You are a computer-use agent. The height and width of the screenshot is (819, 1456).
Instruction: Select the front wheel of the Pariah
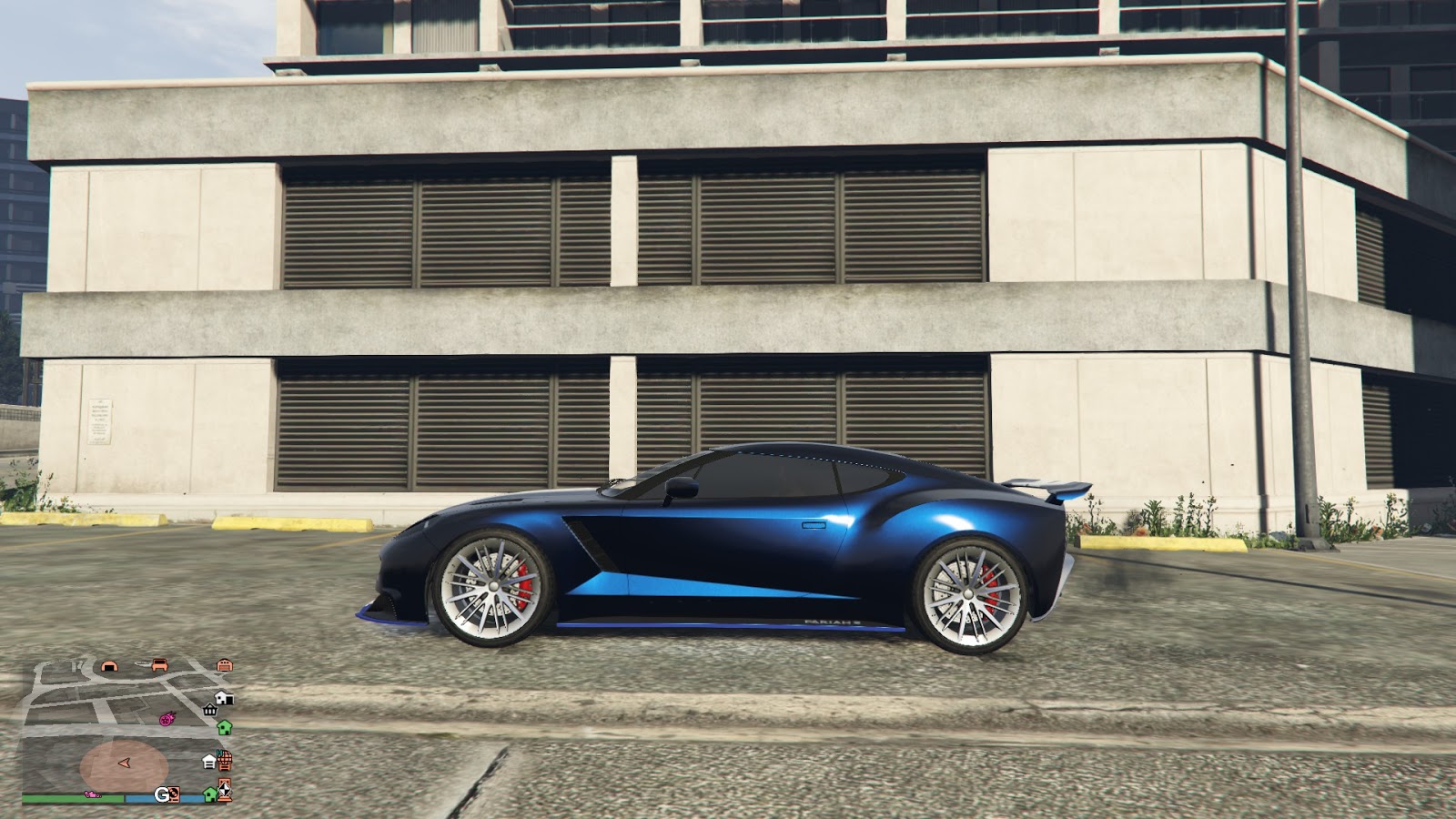(x=492, y=588)
